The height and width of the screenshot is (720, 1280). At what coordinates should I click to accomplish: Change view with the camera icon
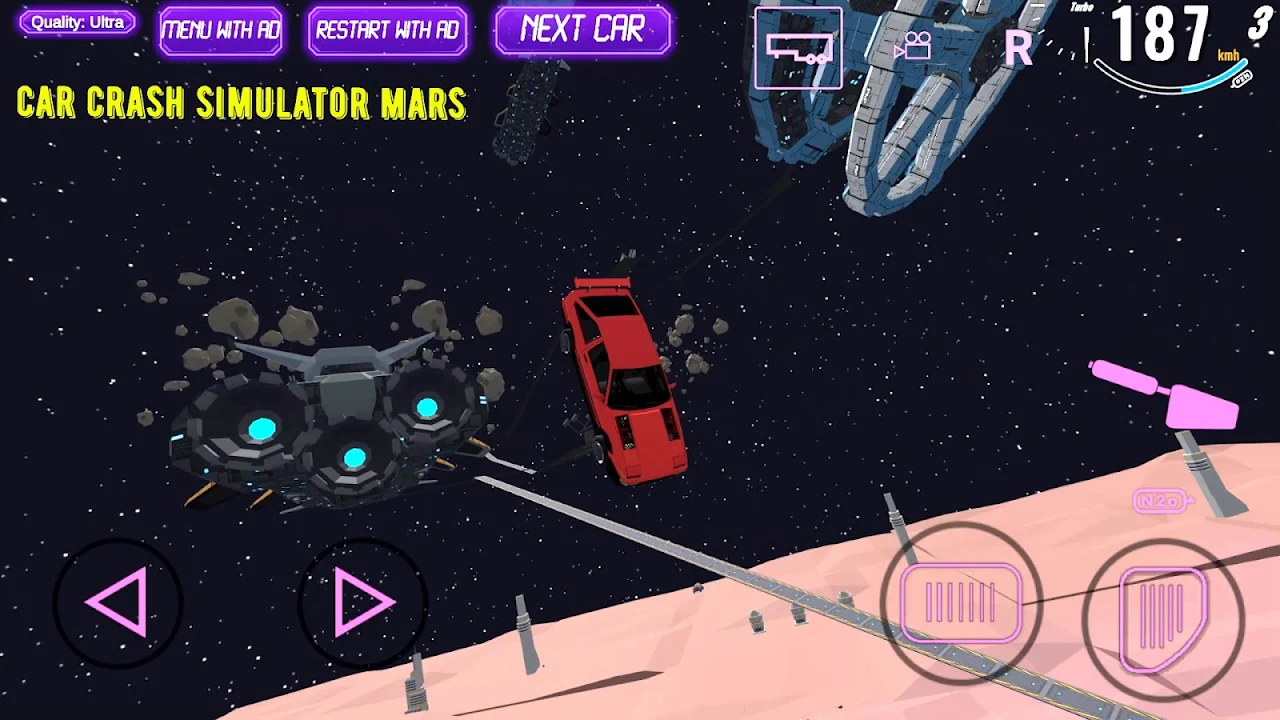pyautogui.click(x=913, y=46)
